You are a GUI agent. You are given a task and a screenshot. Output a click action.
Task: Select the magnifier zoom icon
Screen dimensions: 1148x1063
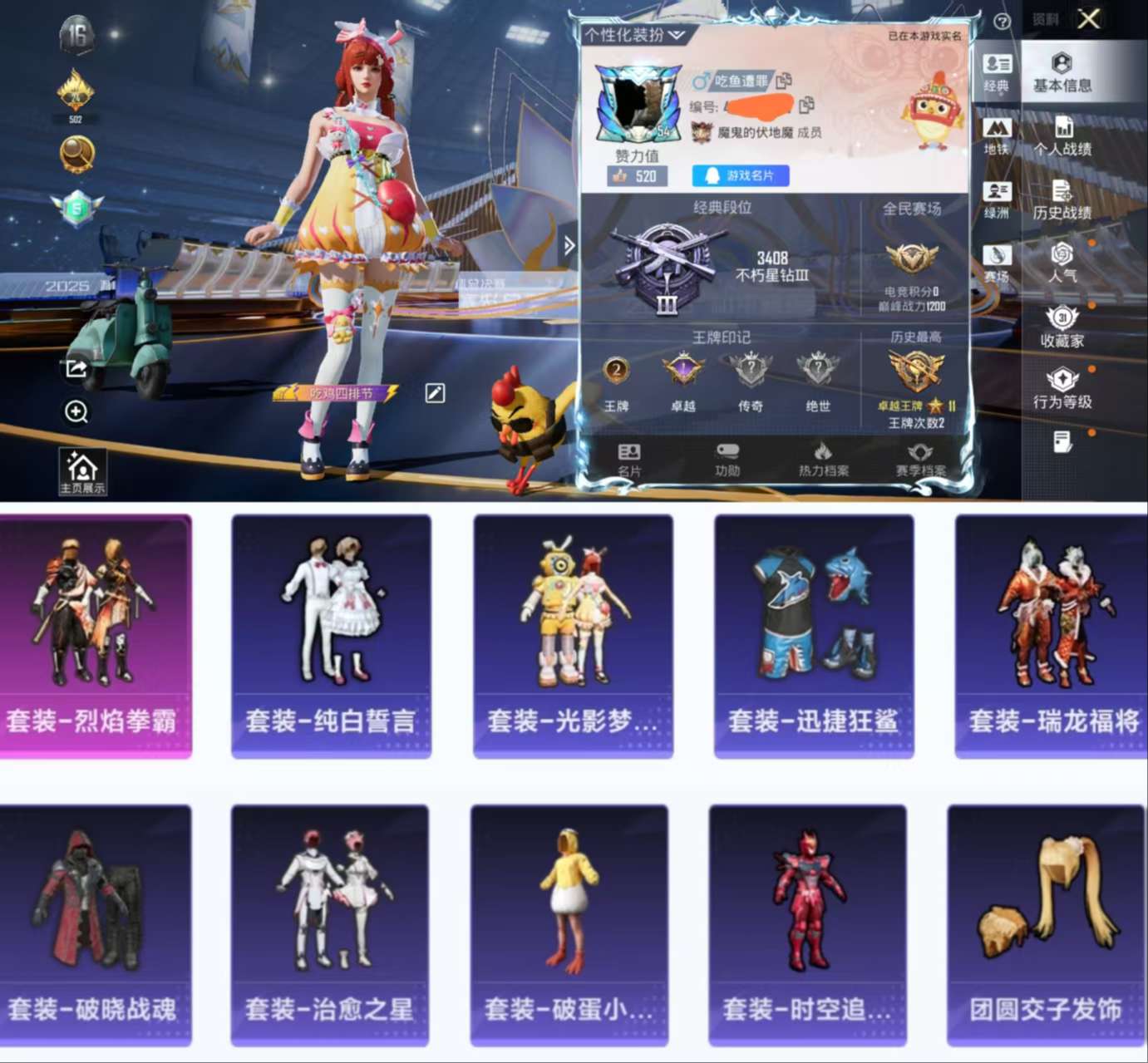point(76,413)
